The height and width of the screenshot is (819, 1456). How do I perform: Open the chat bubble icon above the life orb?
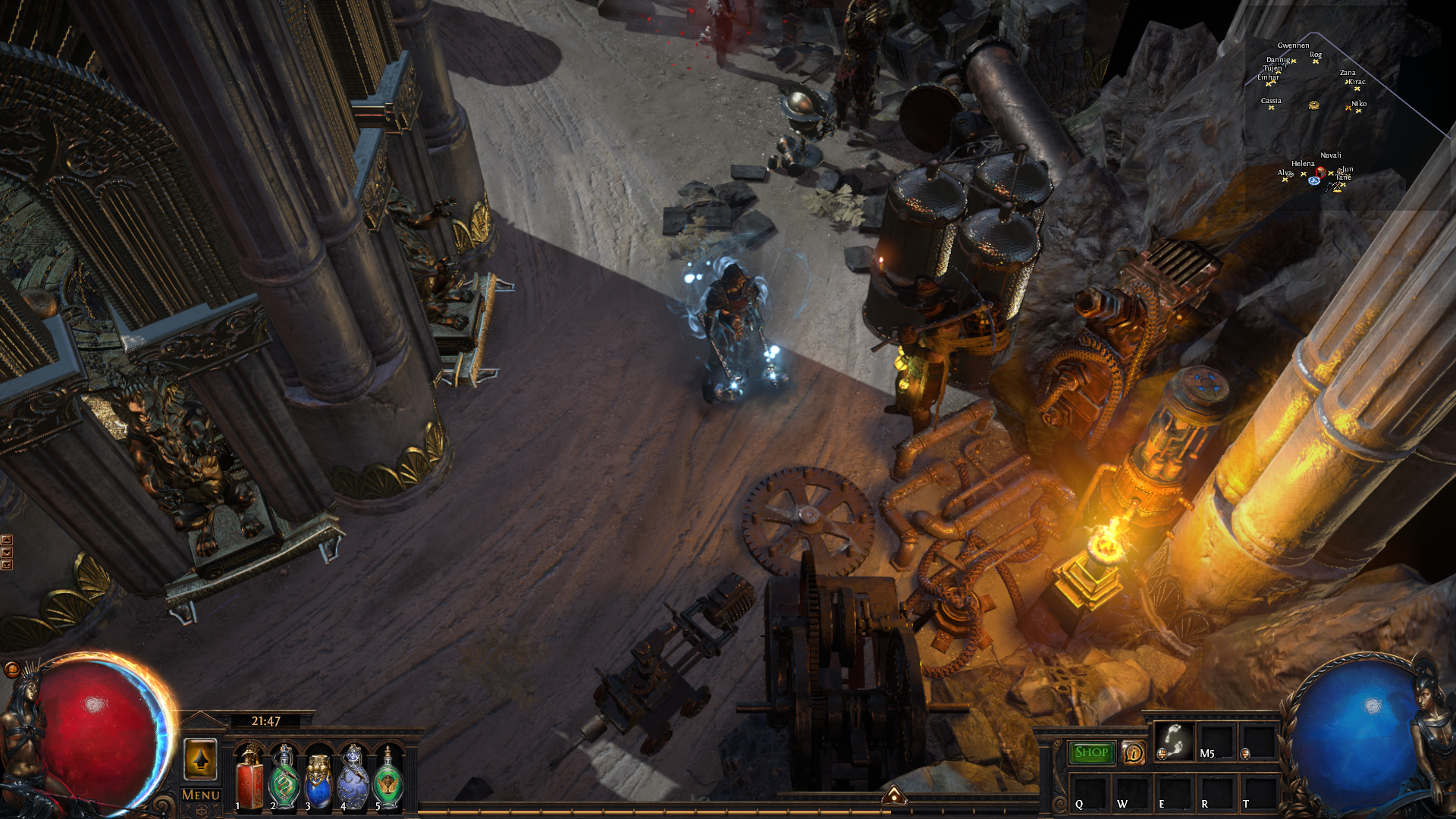pyautogui.click(x=11, y=669)
